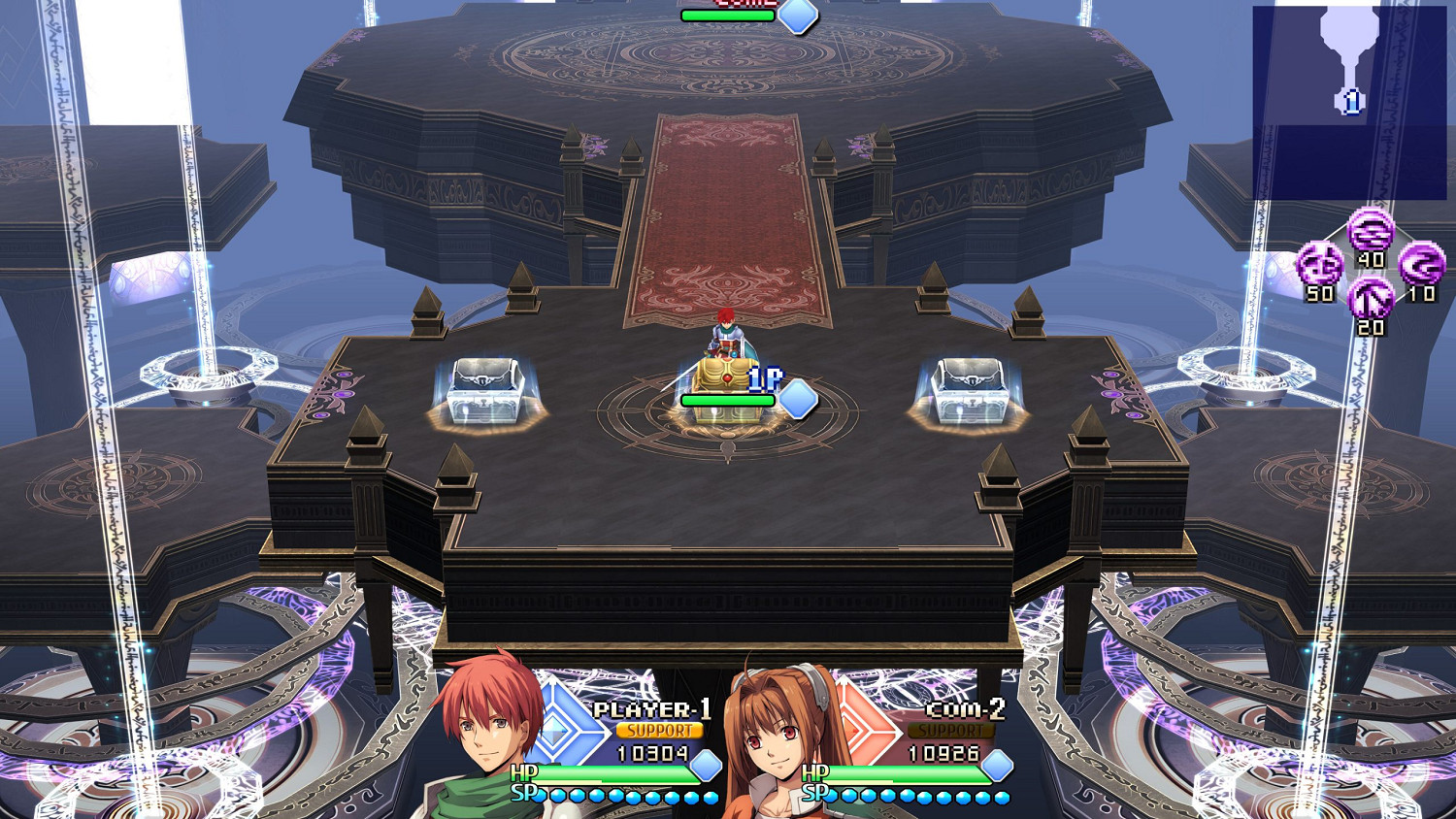The image size is (1456, 819).
Task: Click the blue diamond above the COM health bar
Action: [x=798, y=16]
